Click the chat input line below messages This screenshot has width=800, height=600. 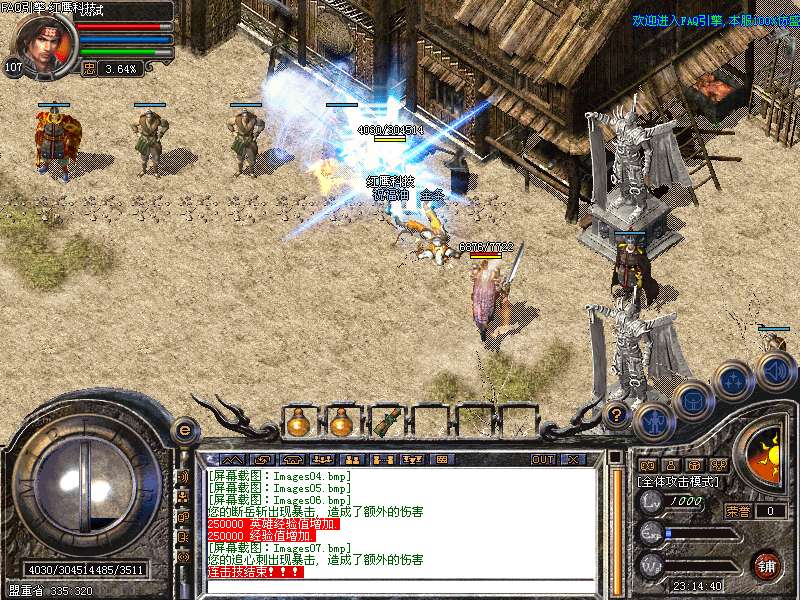coord(400,585)
